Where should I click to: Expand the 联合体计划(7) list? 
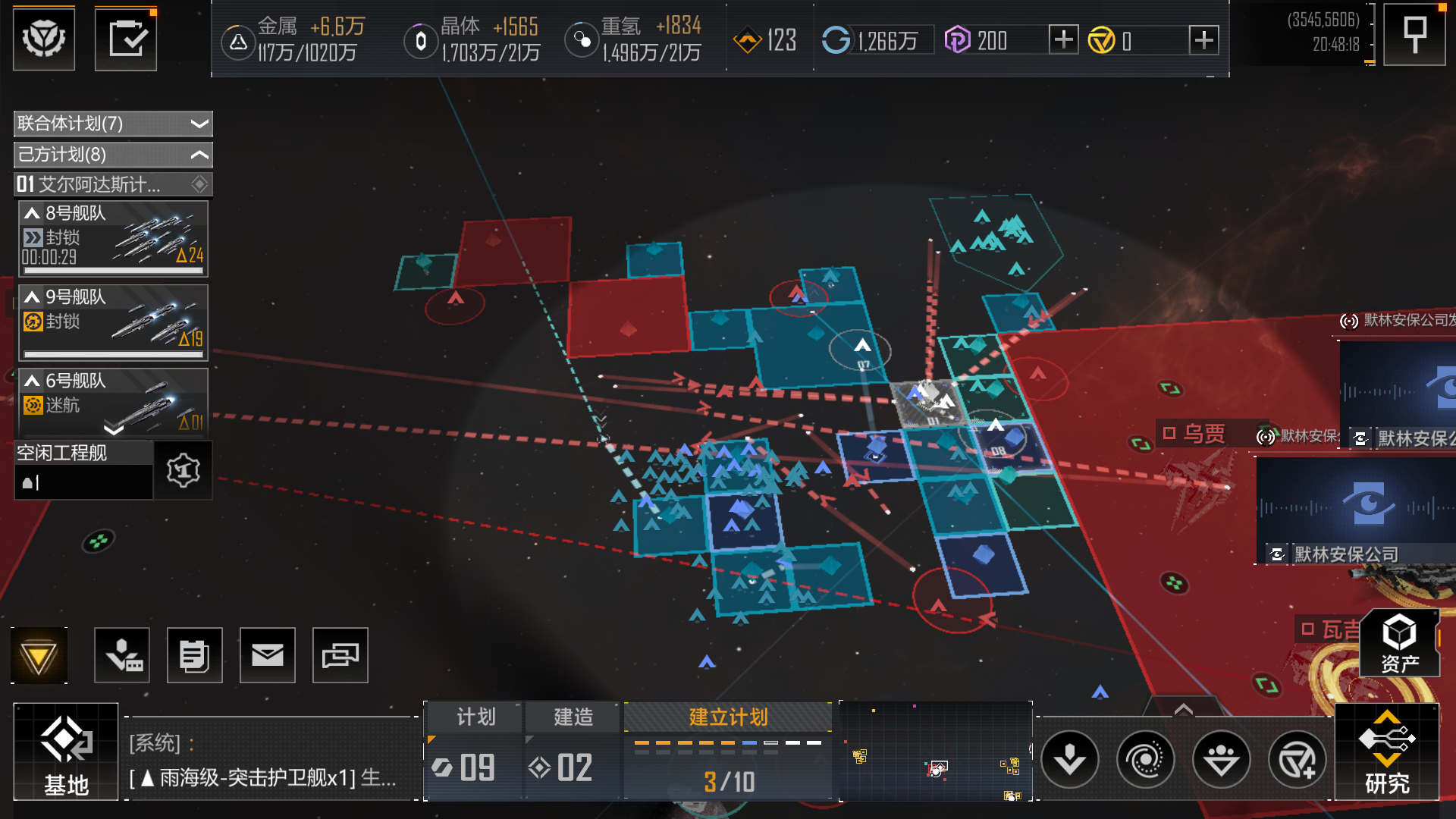tap(113, 124)
